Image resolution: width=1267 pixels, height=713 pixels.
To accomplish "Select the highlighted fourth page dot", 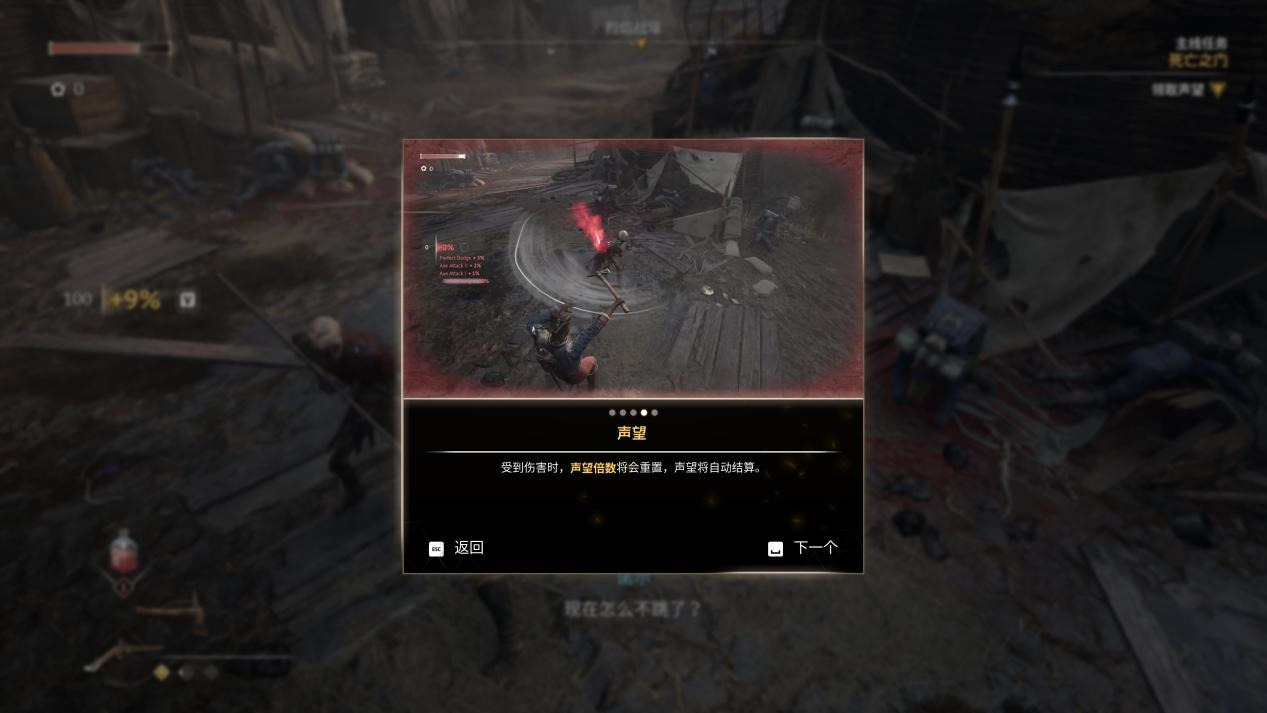I will point(644,412).
